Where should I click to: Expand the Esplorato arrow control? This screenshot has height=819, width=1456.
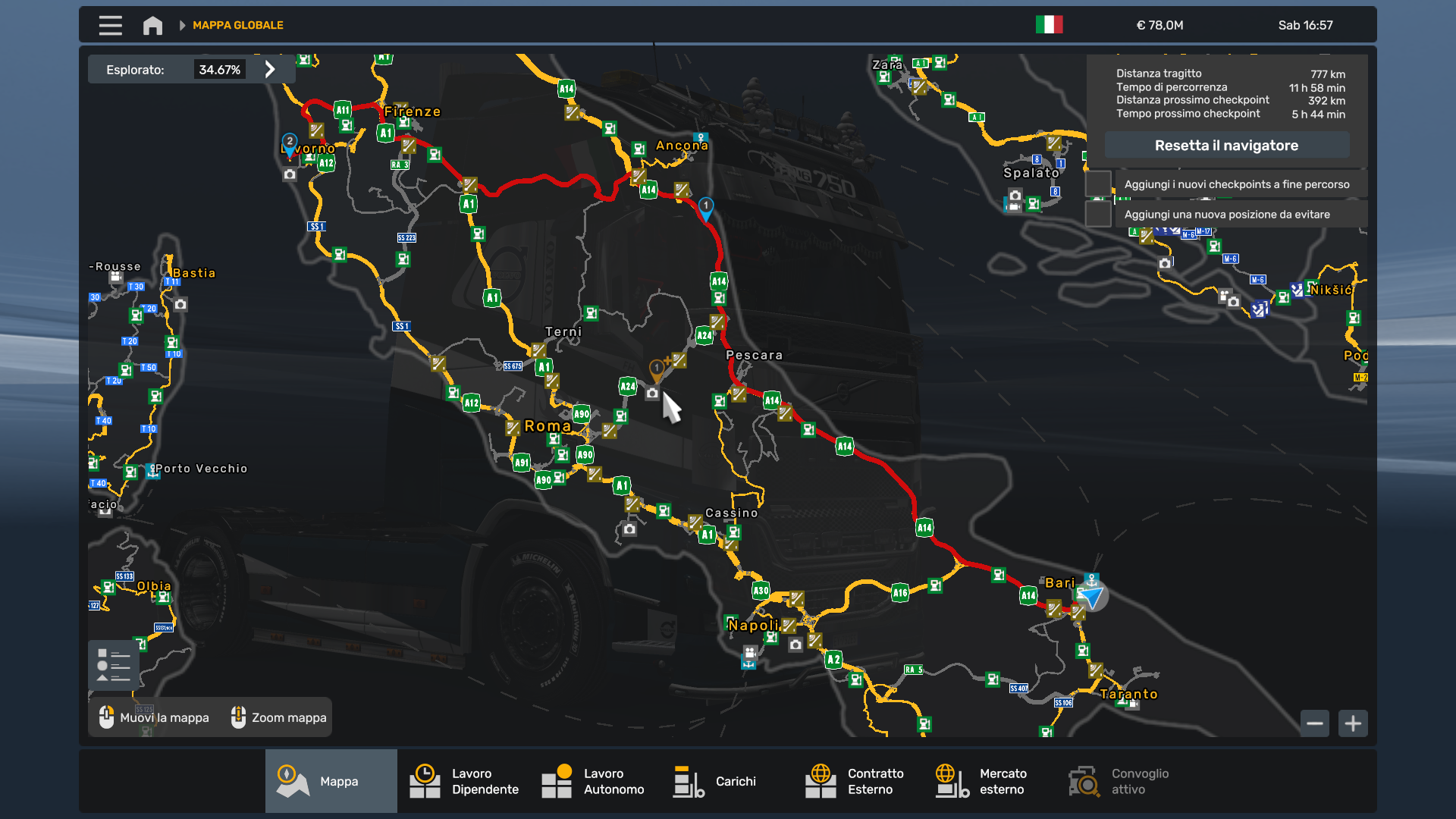271,68
